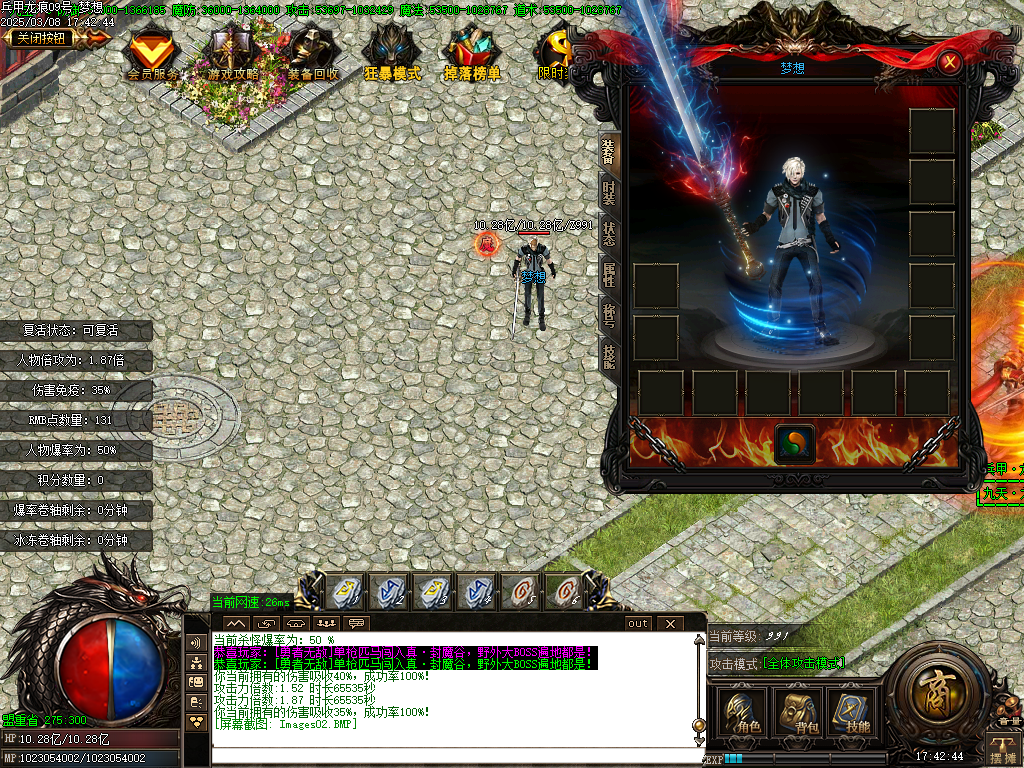
Task: Open the 游戏攻略 game guide
Action: point(233,54)
